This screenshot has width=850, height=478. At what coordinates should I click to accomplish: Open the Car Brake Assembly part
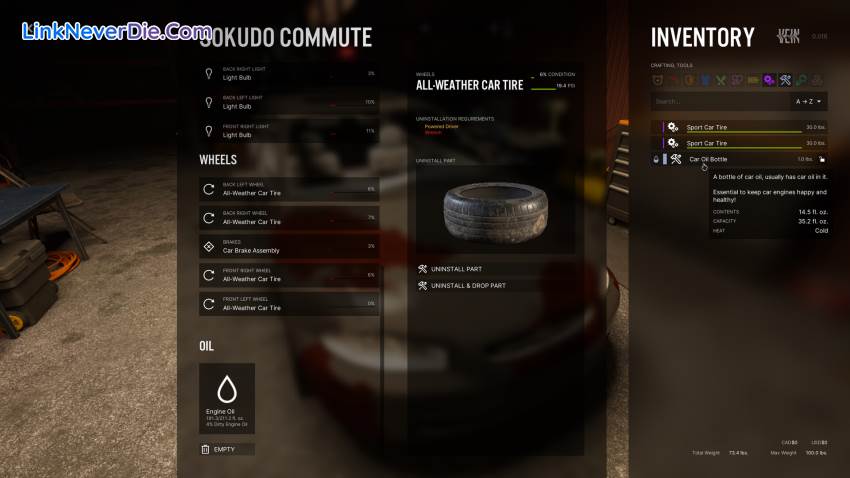tap(289, 246)
